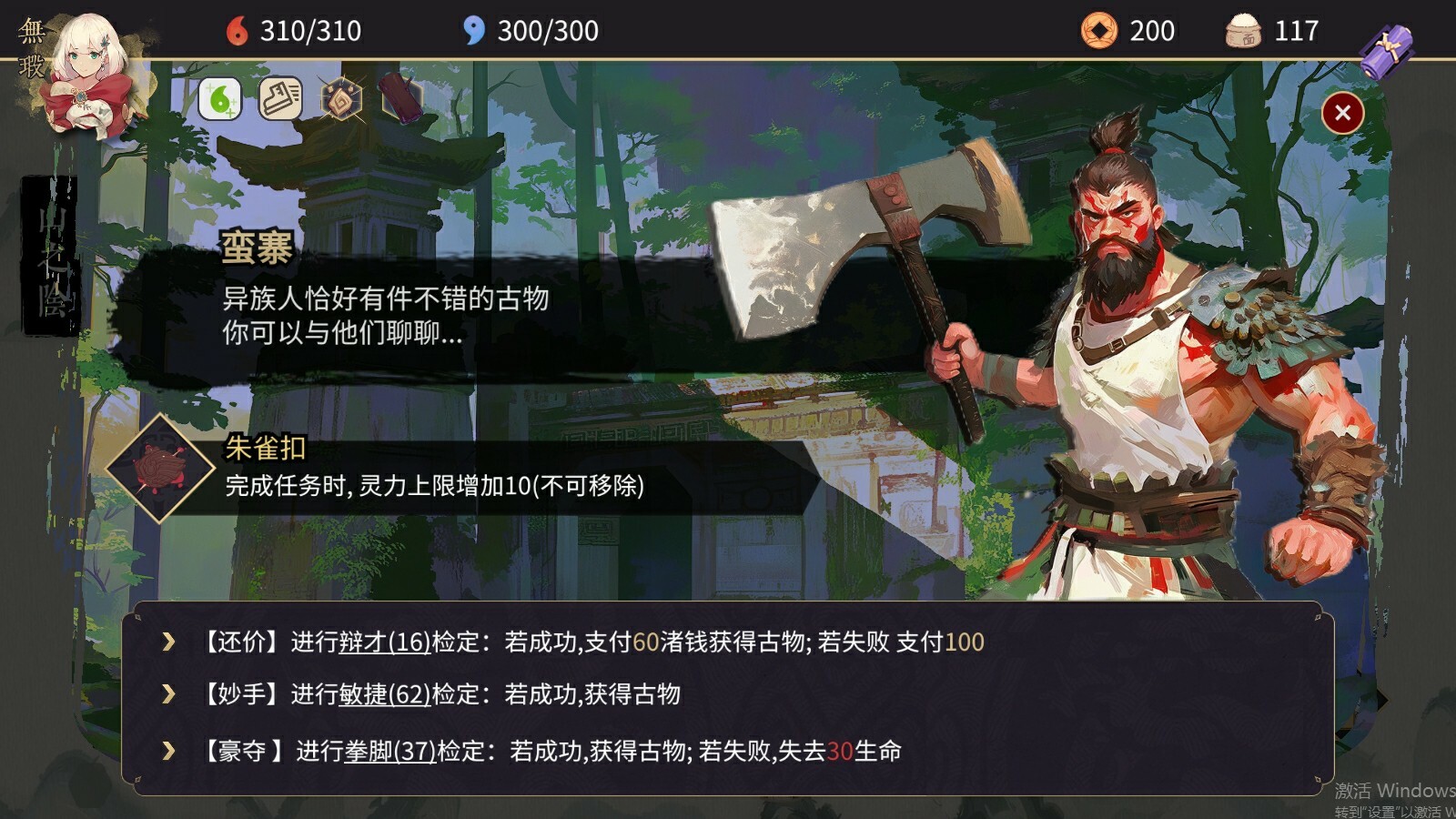This screenshot has width=1456, height=819.
Task: Expand the 【妙手】 option row arrow
Action: point(167,697)
